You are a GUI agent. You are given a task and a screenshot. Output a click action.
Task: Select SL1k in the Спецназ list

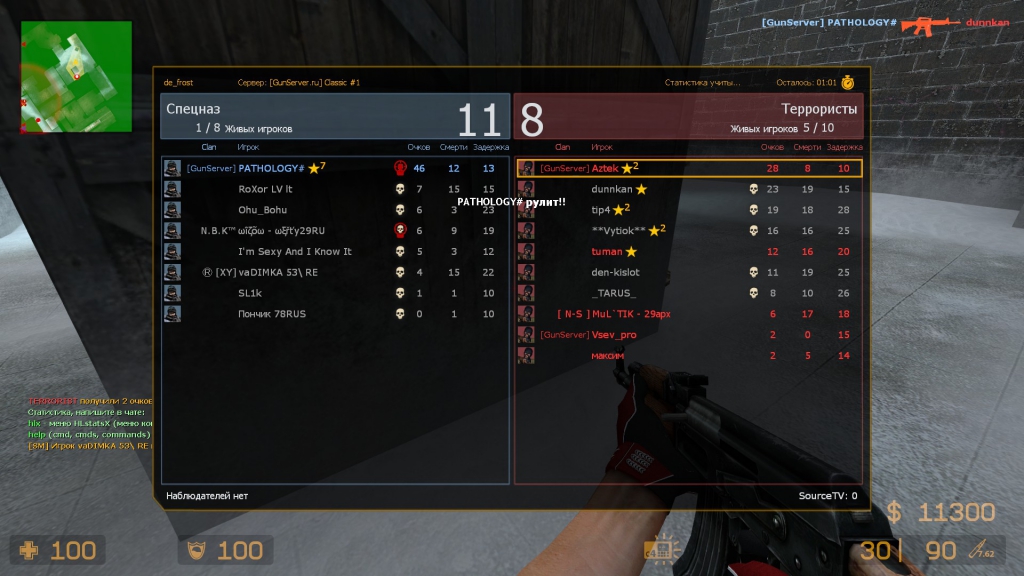249,293
